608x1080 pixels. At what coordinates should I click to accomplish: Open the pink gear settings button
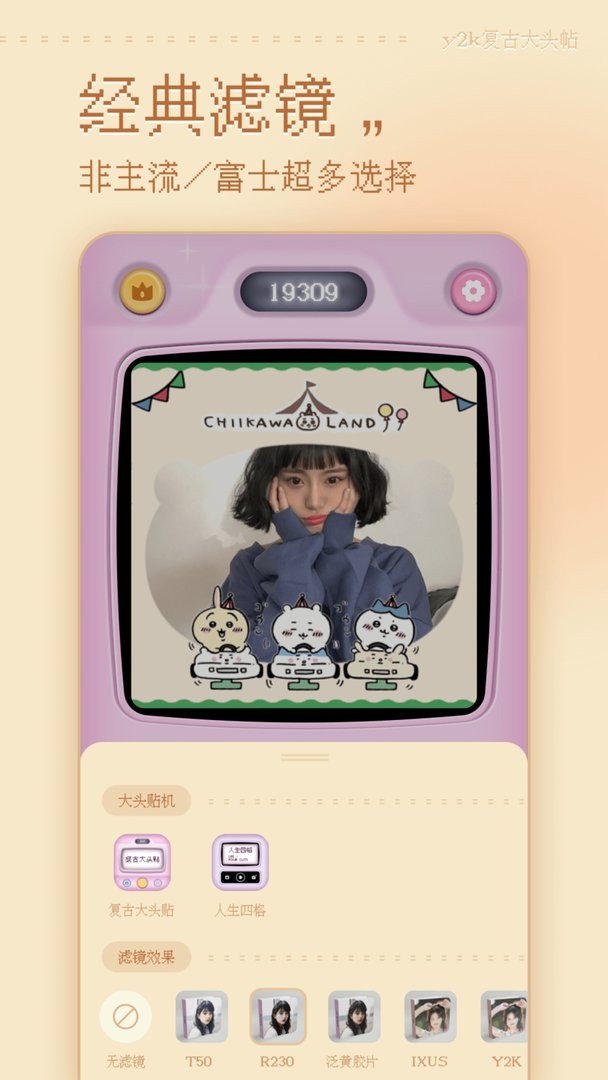473,291
